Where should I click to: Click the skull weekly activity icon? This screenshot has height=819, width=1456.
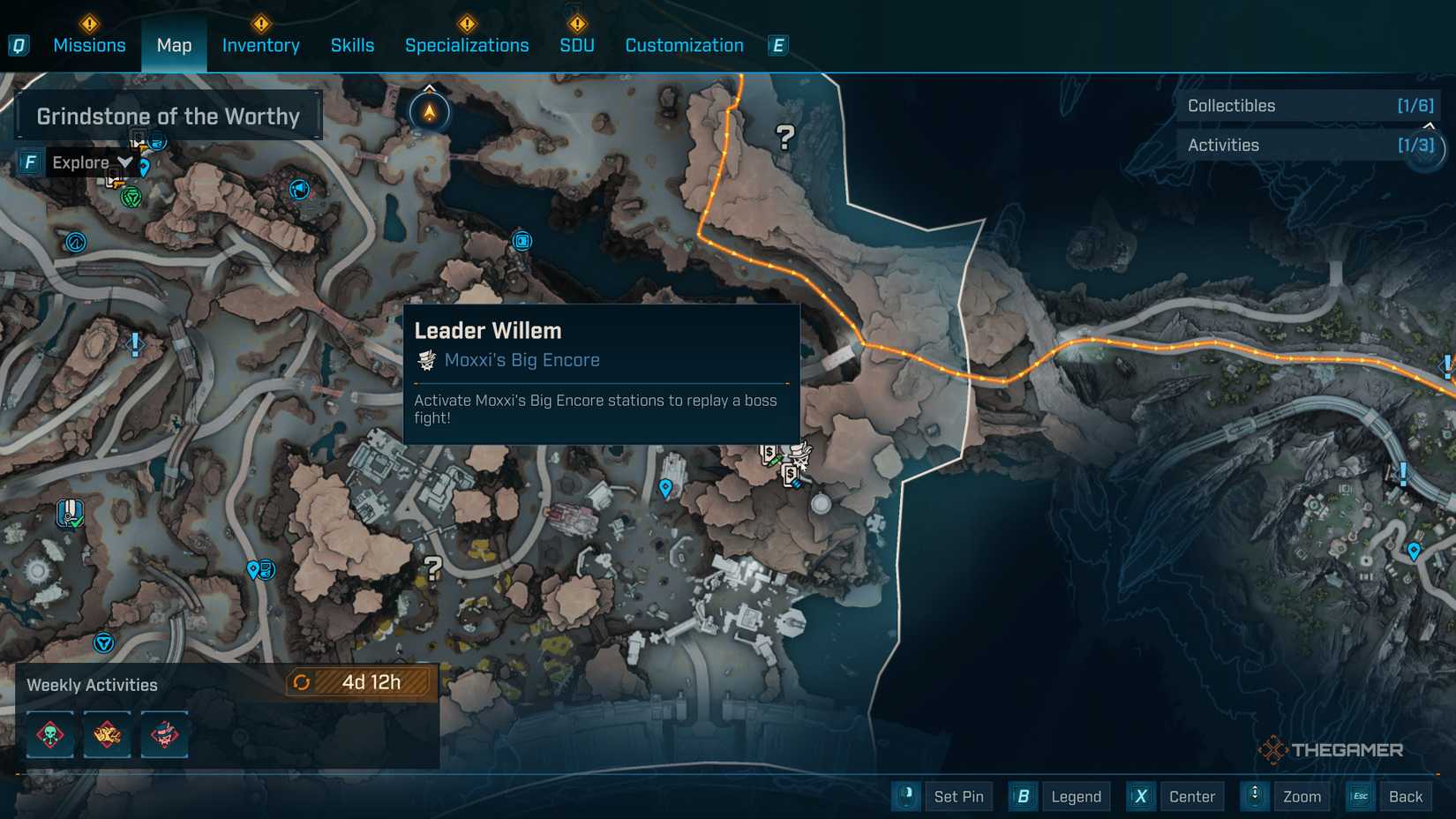[x=50, y=734]
